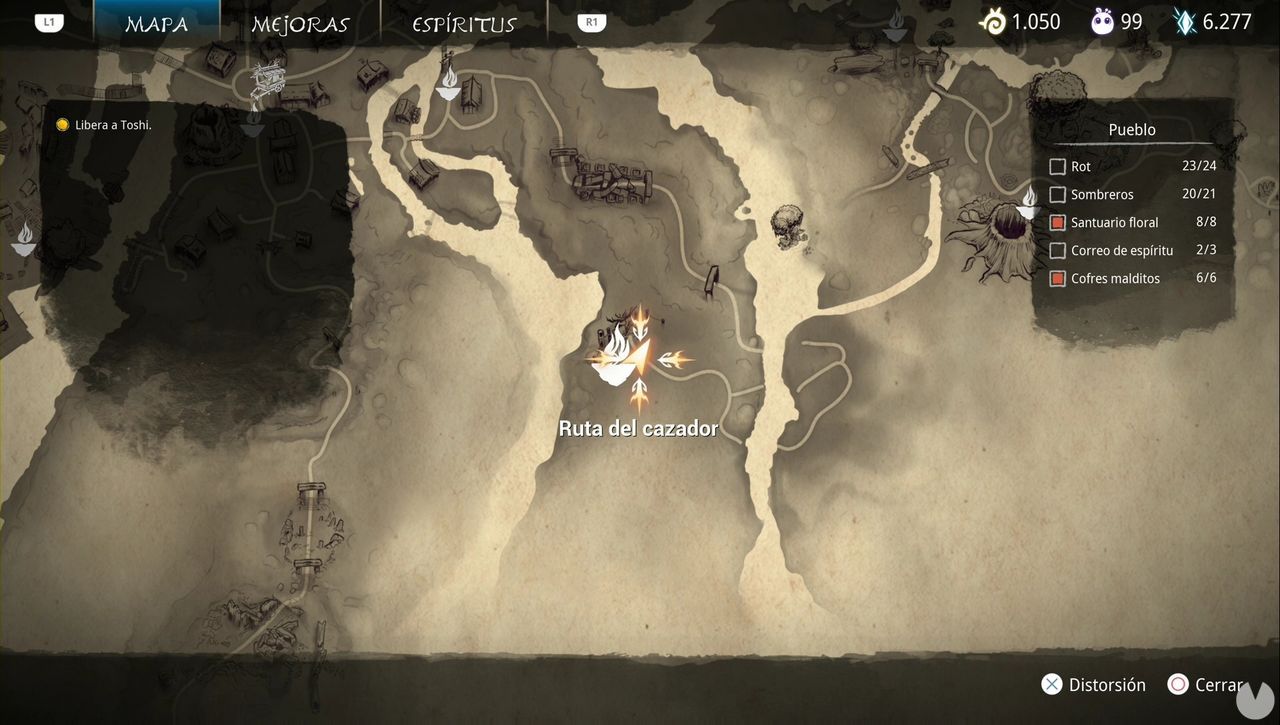
Task: Go to the Espíritus tab
Action: [x=464, y=24]
